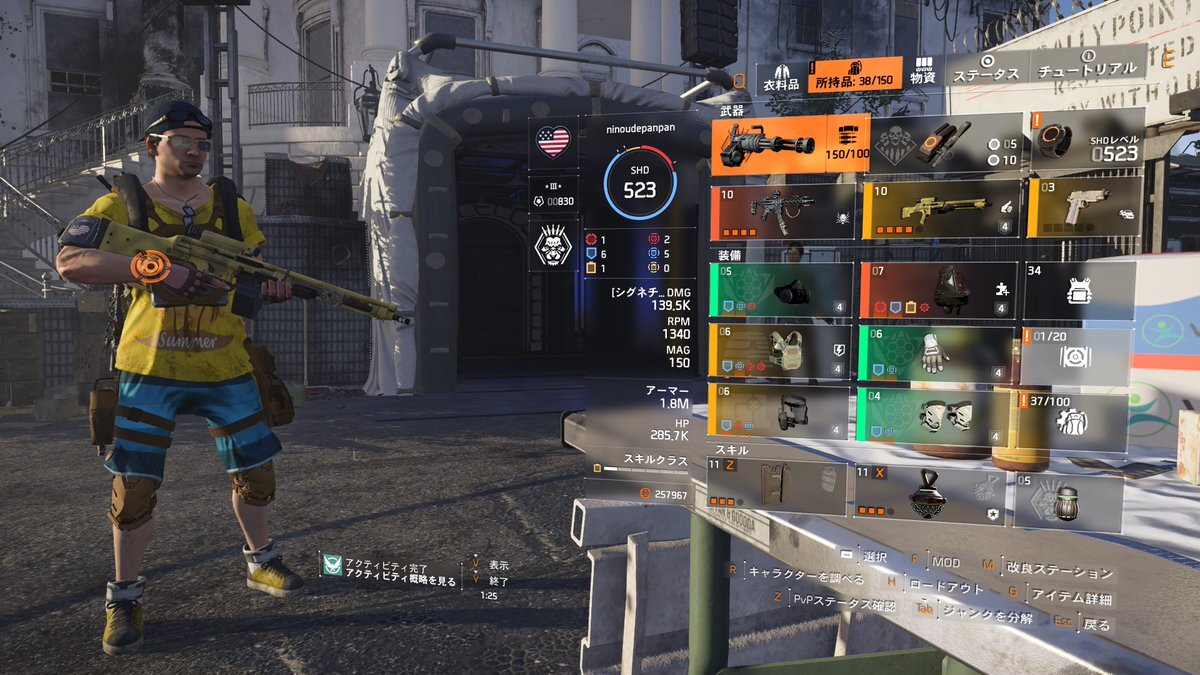Select the minigun signature weapon slot
1200x675 pixels.
click(768, 145)
